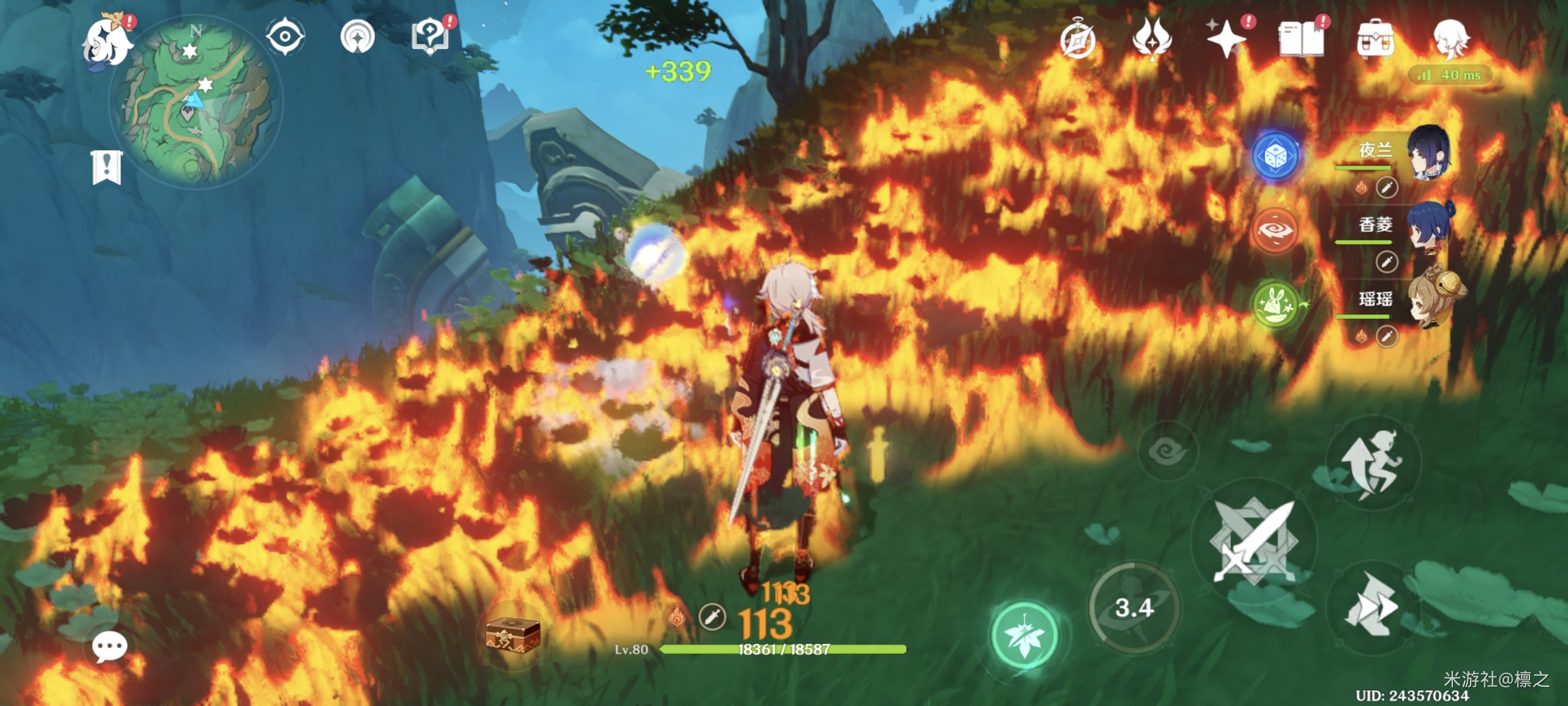This screenshot has width=1568, height=706.
Task: Open the Adventurer Handbook book icon
Action: pos(1301,39)
